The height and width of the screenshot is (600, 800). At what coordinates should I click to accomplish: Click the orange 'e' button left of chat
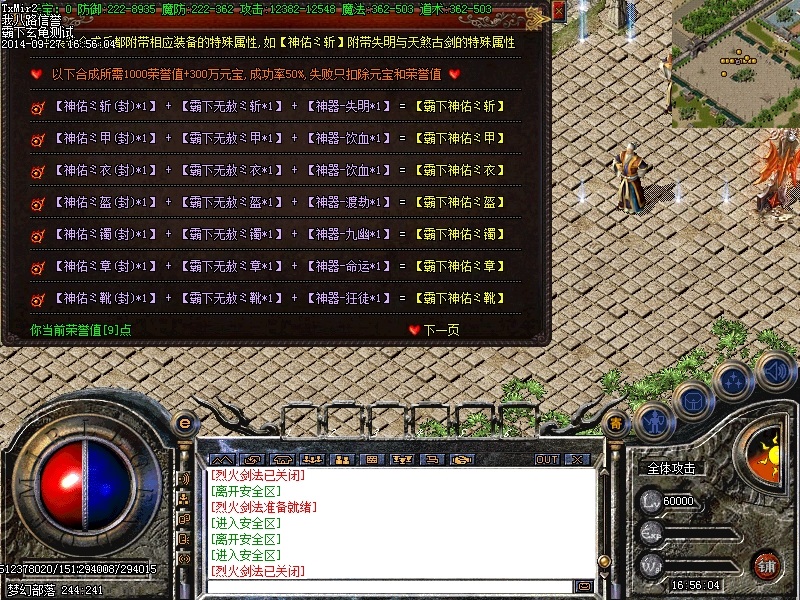184,423
